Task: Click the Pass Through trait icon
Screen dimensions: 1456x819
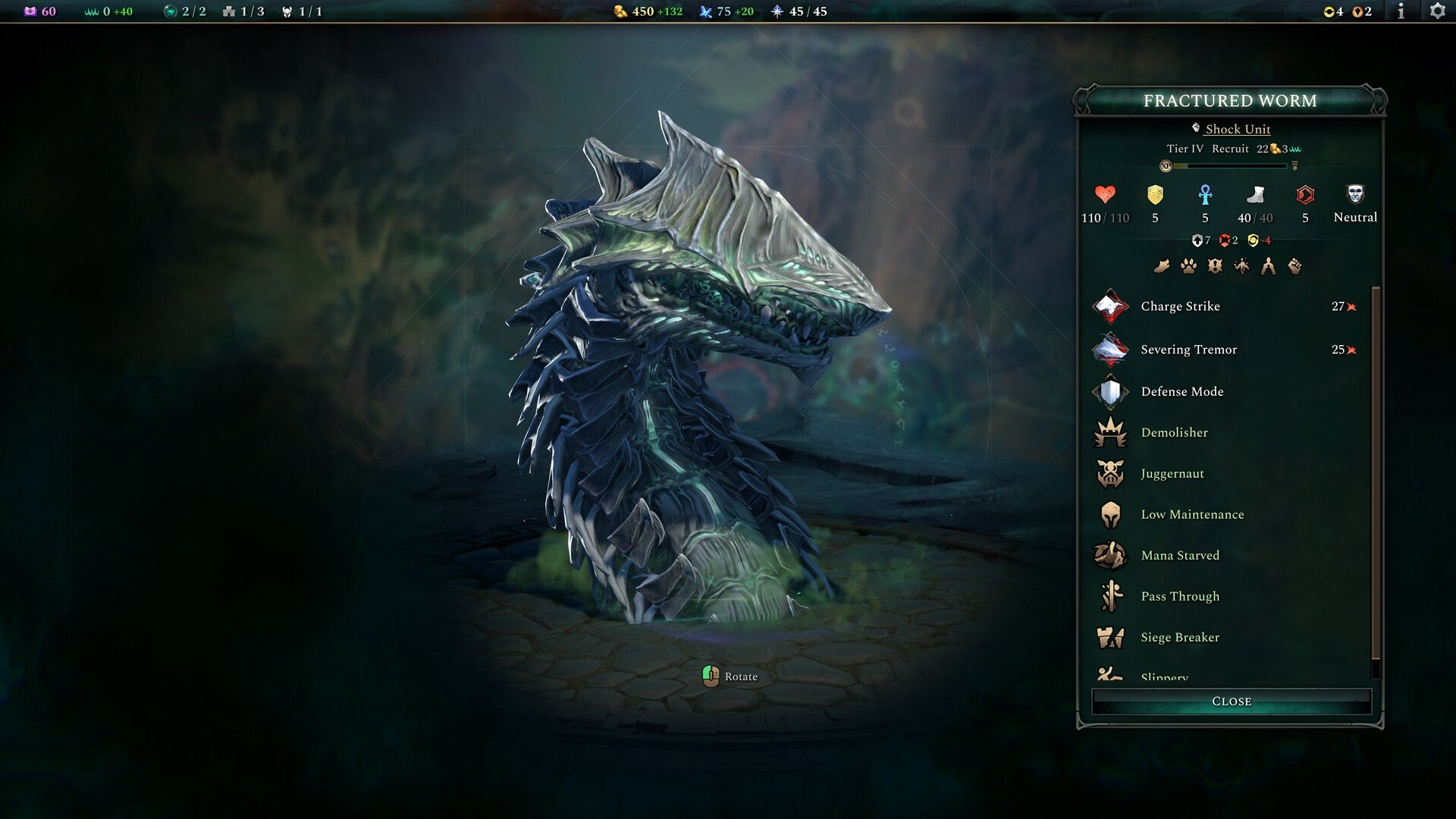Action: click(x=1110, y=596)
